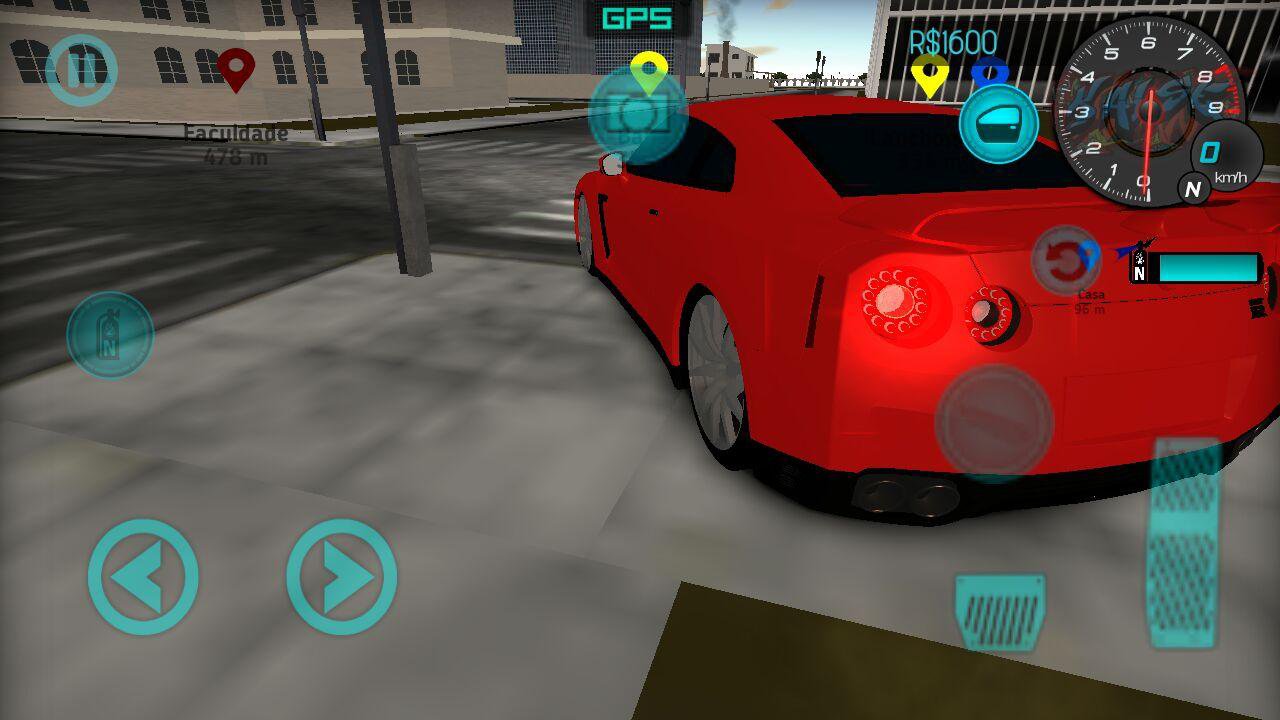Viewport: 1280px width, 720px height.
Task: Click the R$1600 money counter
Action: (951, 41)
